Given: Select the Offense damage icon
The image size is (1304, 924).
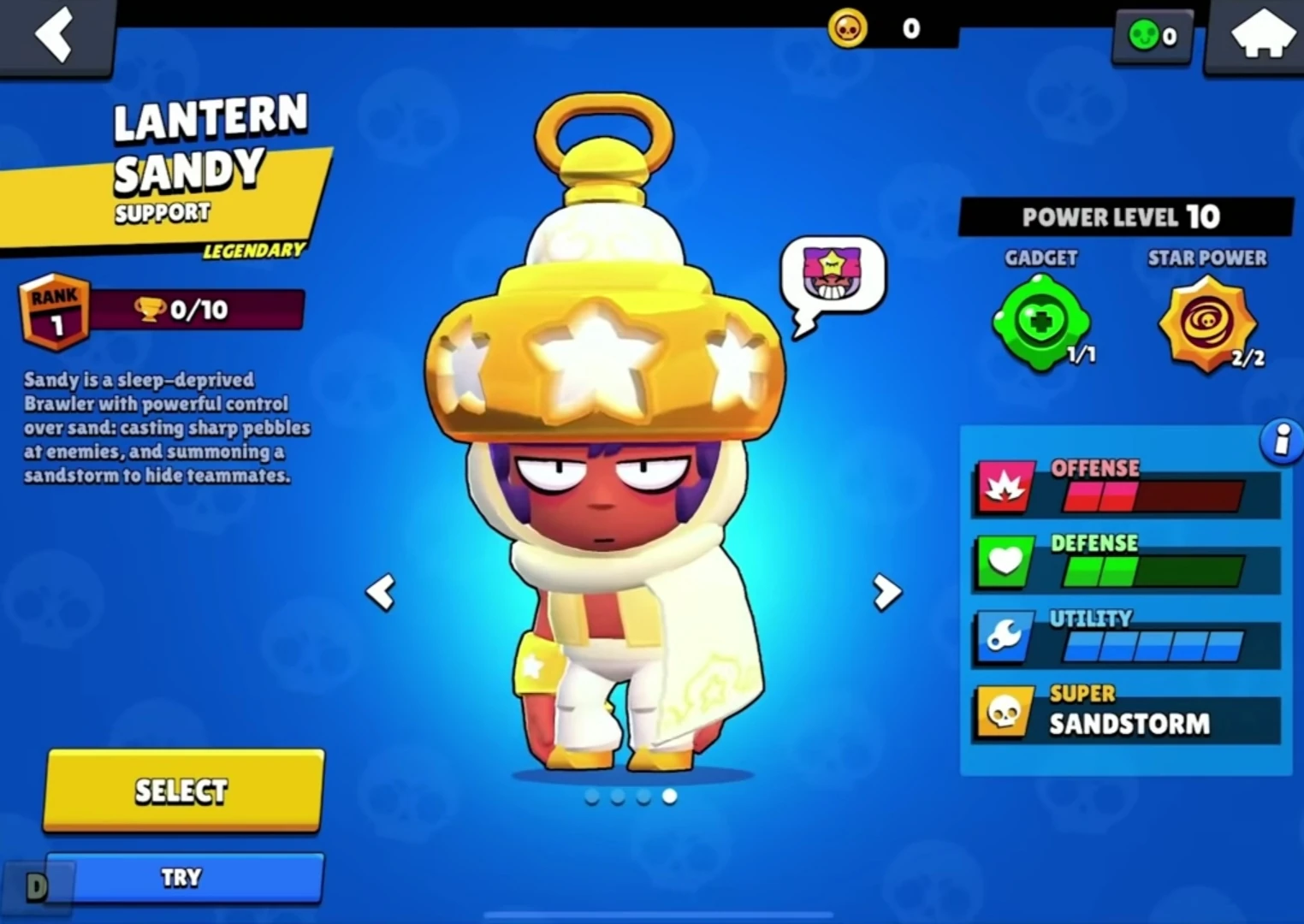Looking at the screenshot, I should tap(1005, 486).
